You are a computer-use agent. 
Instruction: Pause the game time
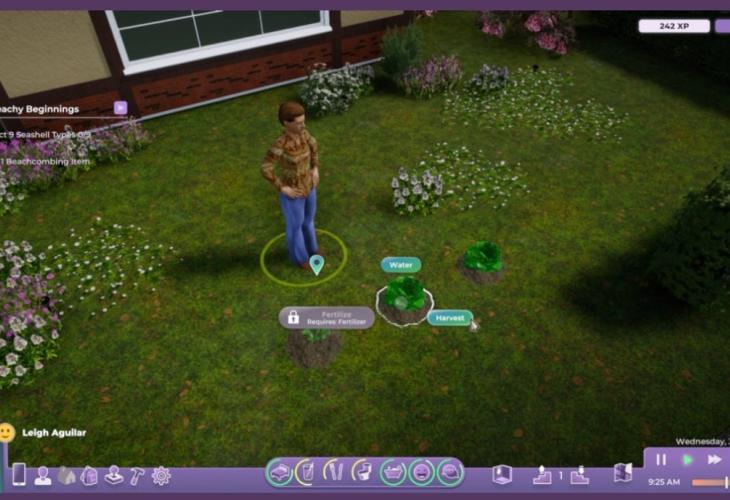pyautogui.click(x=661, y=459)
